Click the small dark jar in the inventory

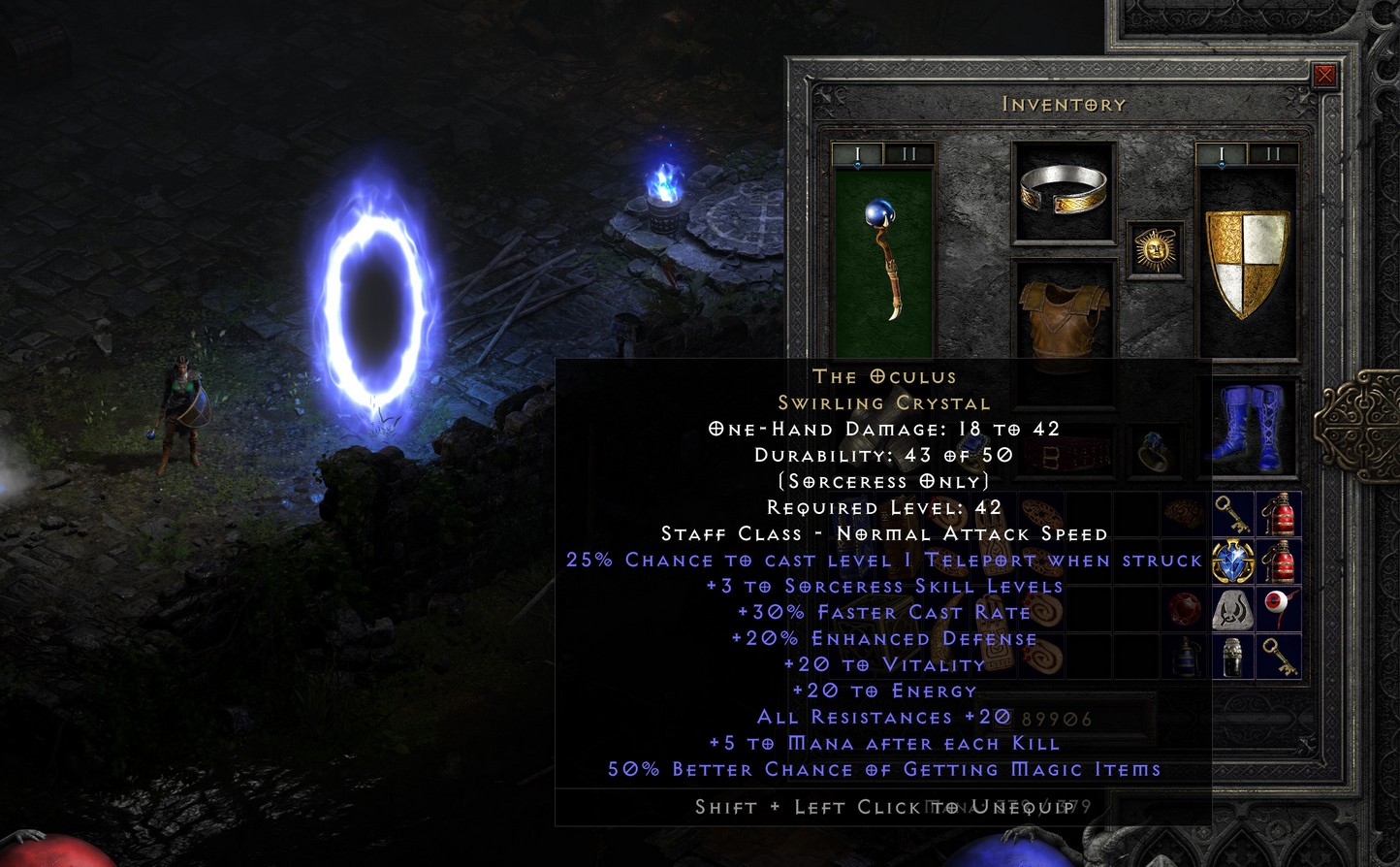[1232, 657]
